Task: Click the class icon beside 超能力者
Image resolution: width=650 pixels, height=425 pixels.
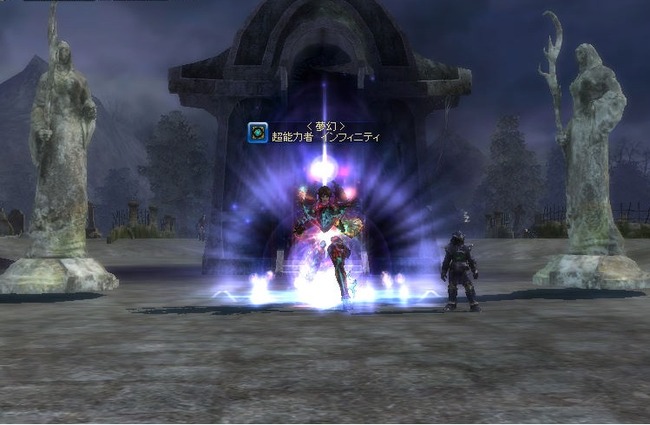Action: pyautogui.click(x=258, y=132)
